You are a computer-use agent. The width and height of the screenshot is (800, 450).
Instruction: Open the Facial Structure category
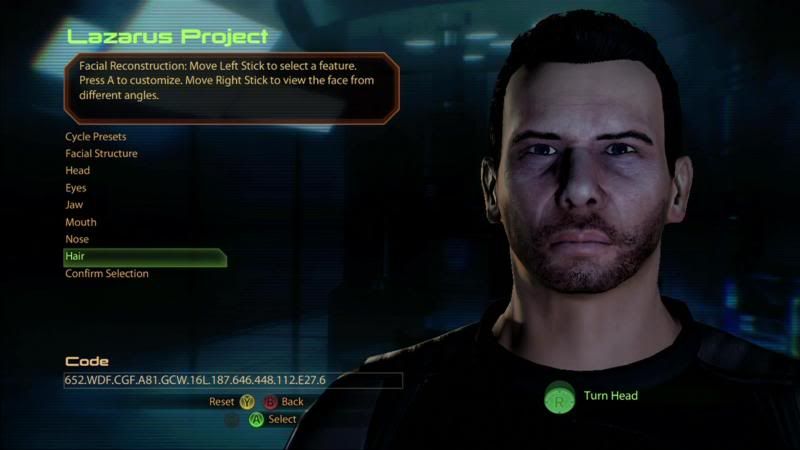pos(101,154)
